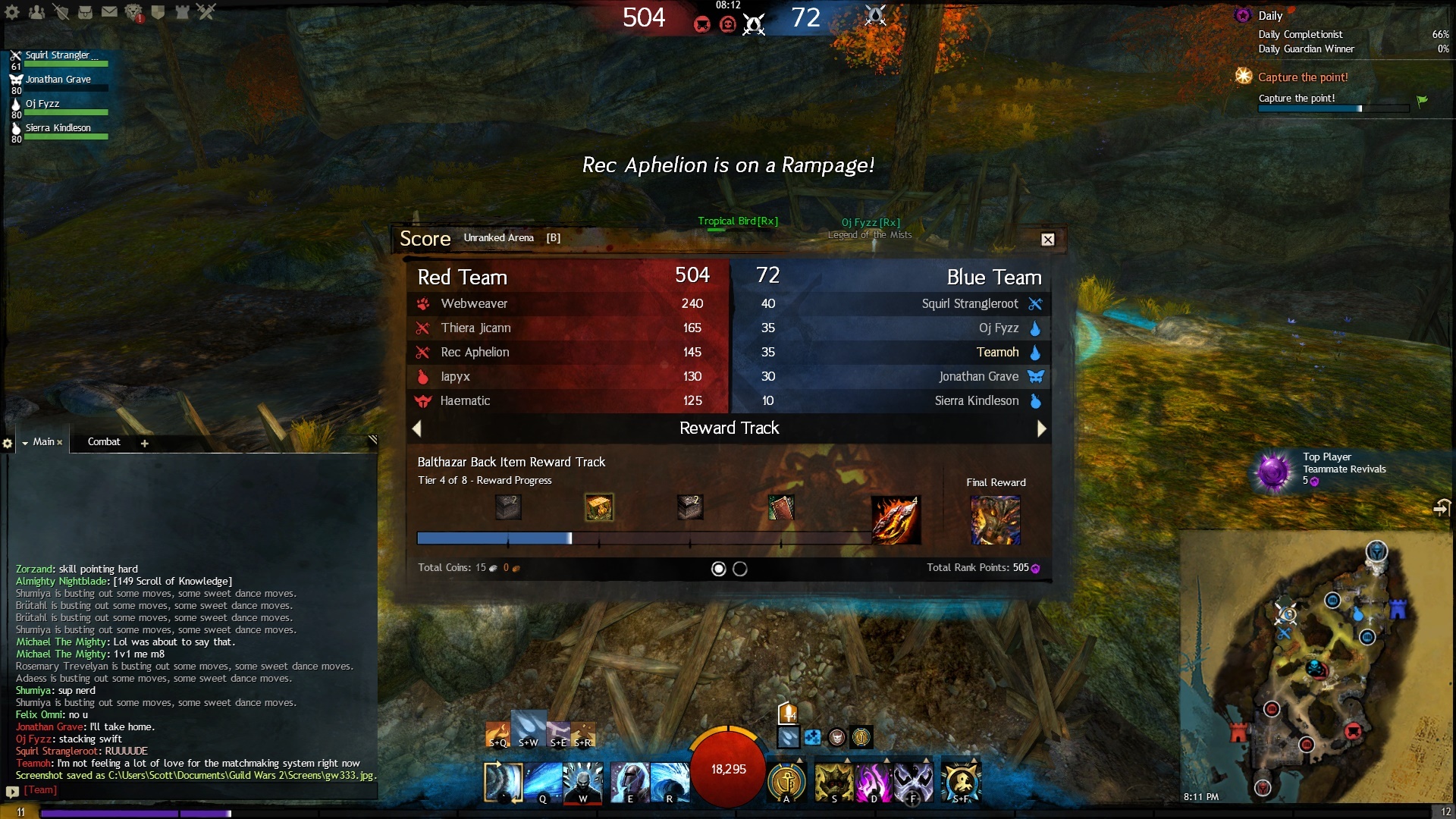The width and height of the screenshot is (1456, 819).
Task: Add a new chat tab
Action: click(144, 443)
